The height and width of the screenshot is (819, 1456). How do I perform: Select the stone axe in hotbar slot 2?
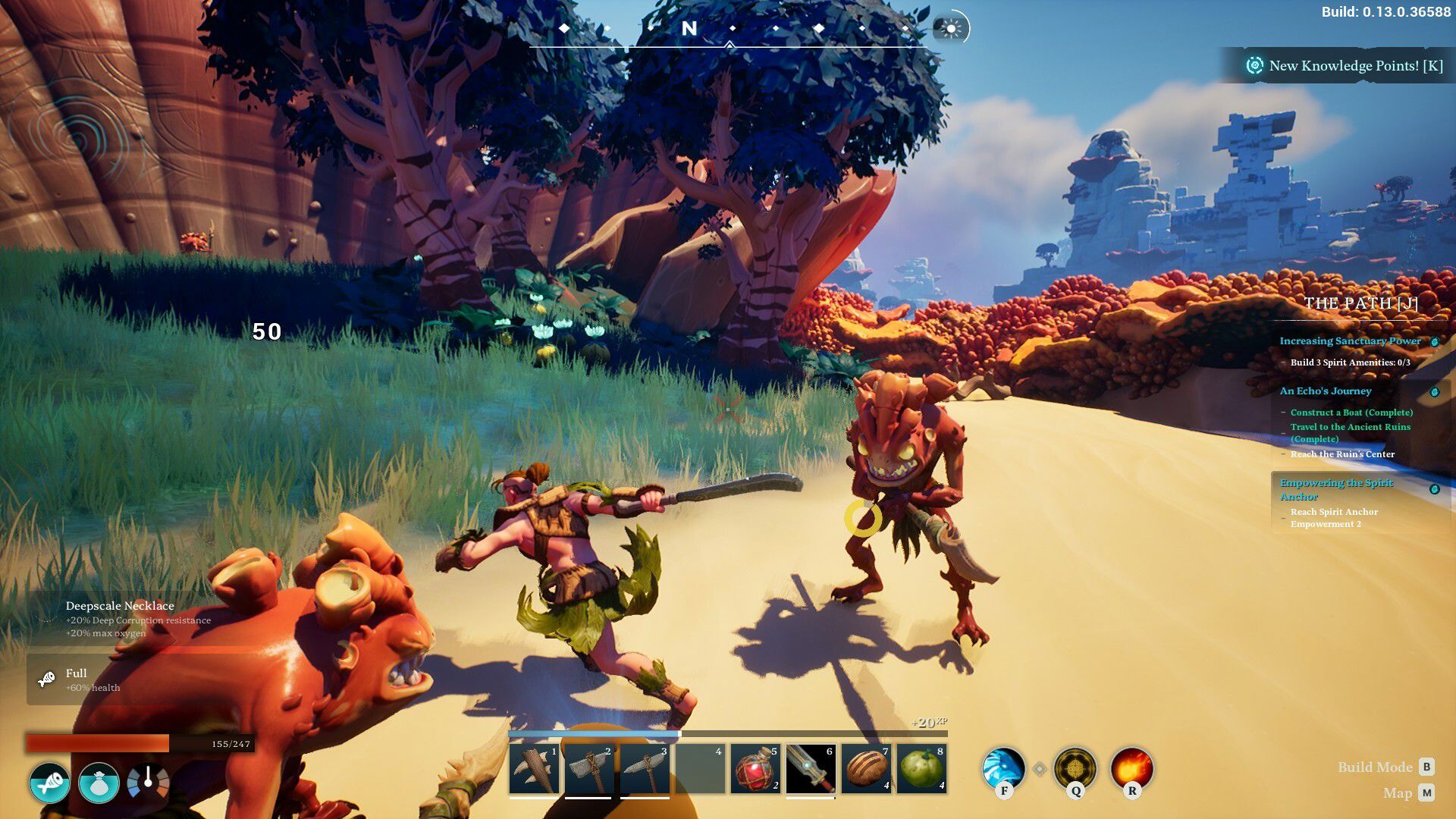tap(589, 769)
